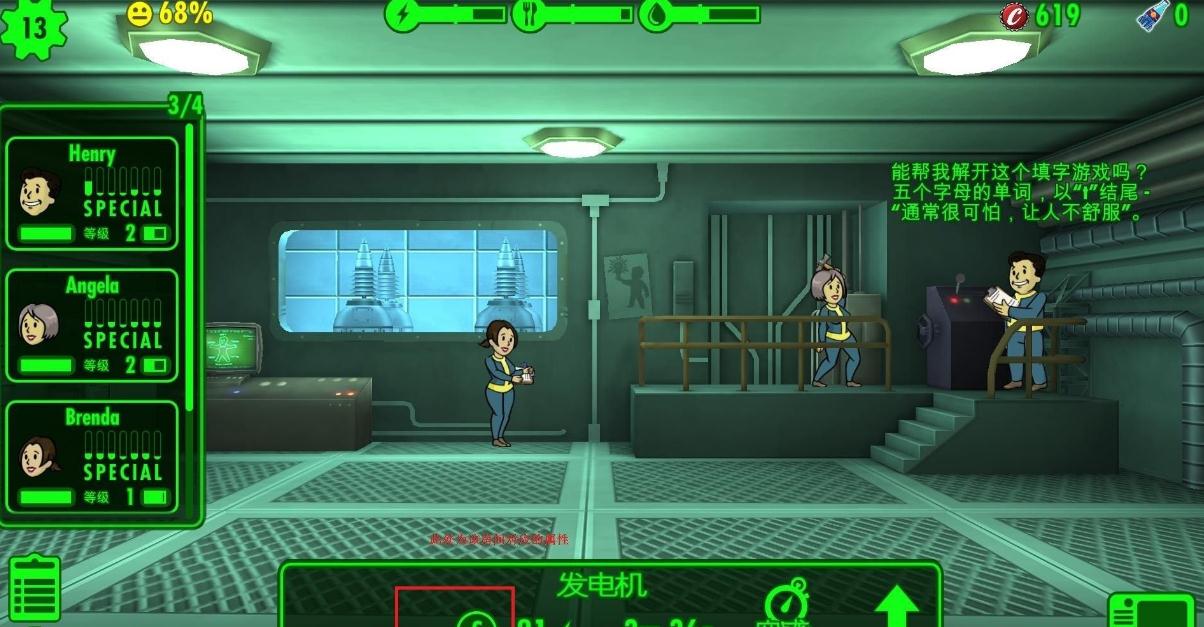
Task: Select Angela's dweller card
Action: pyautogui.click(x=92, y=325)
